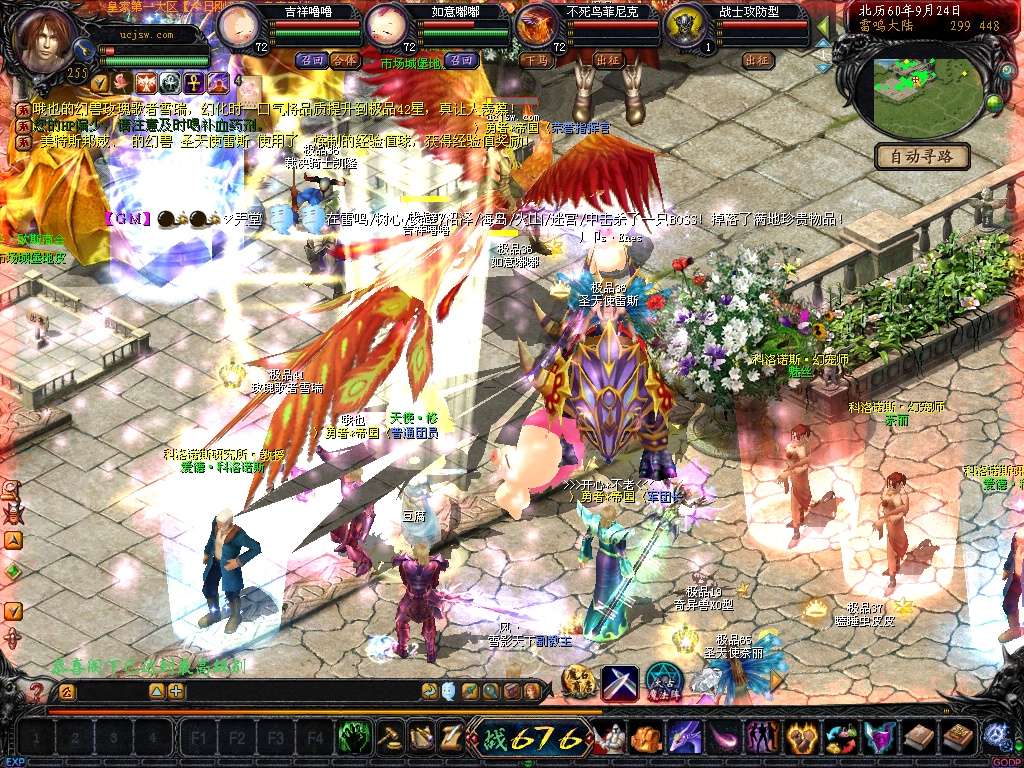1024x768 pixels.
Task: Open the brown book icon on the bottom bar
Action: click(x=918, y=738)
